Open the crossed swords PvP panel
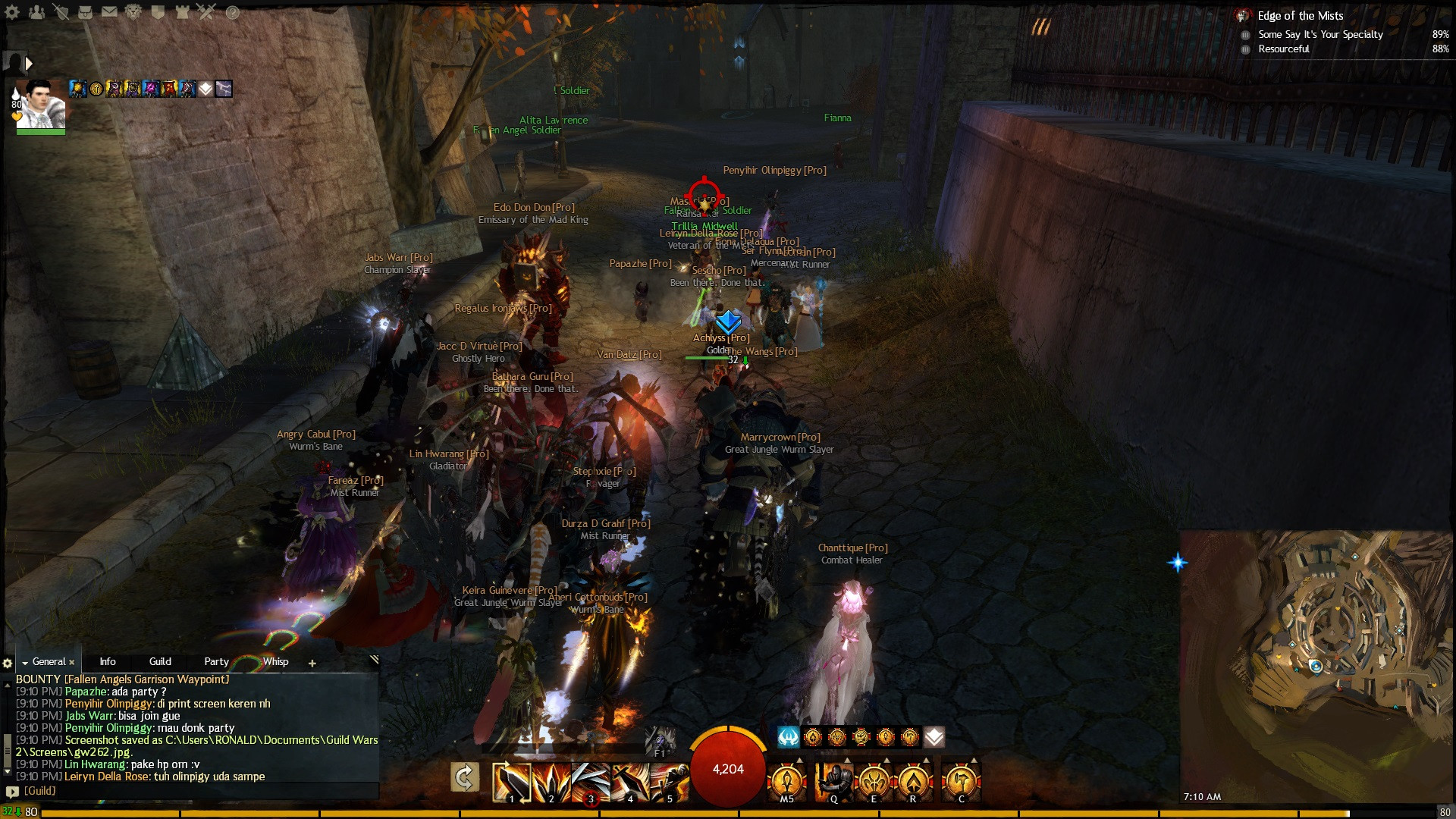 click(206, 12)
